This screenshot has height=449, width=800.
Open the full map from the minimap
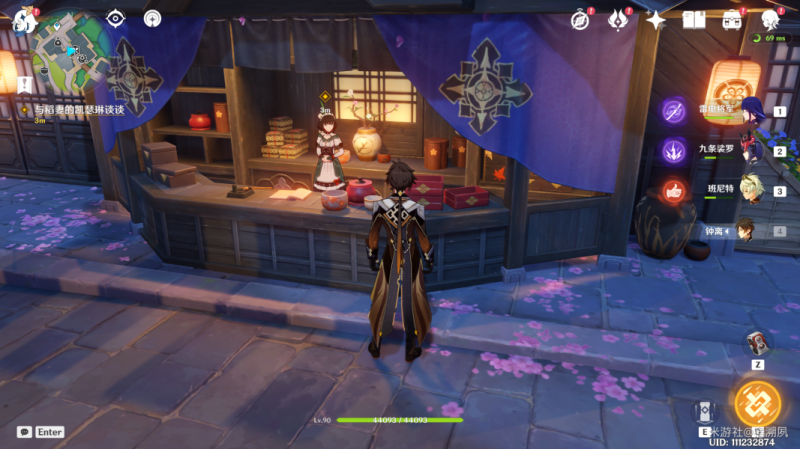(x=69, y=50)
